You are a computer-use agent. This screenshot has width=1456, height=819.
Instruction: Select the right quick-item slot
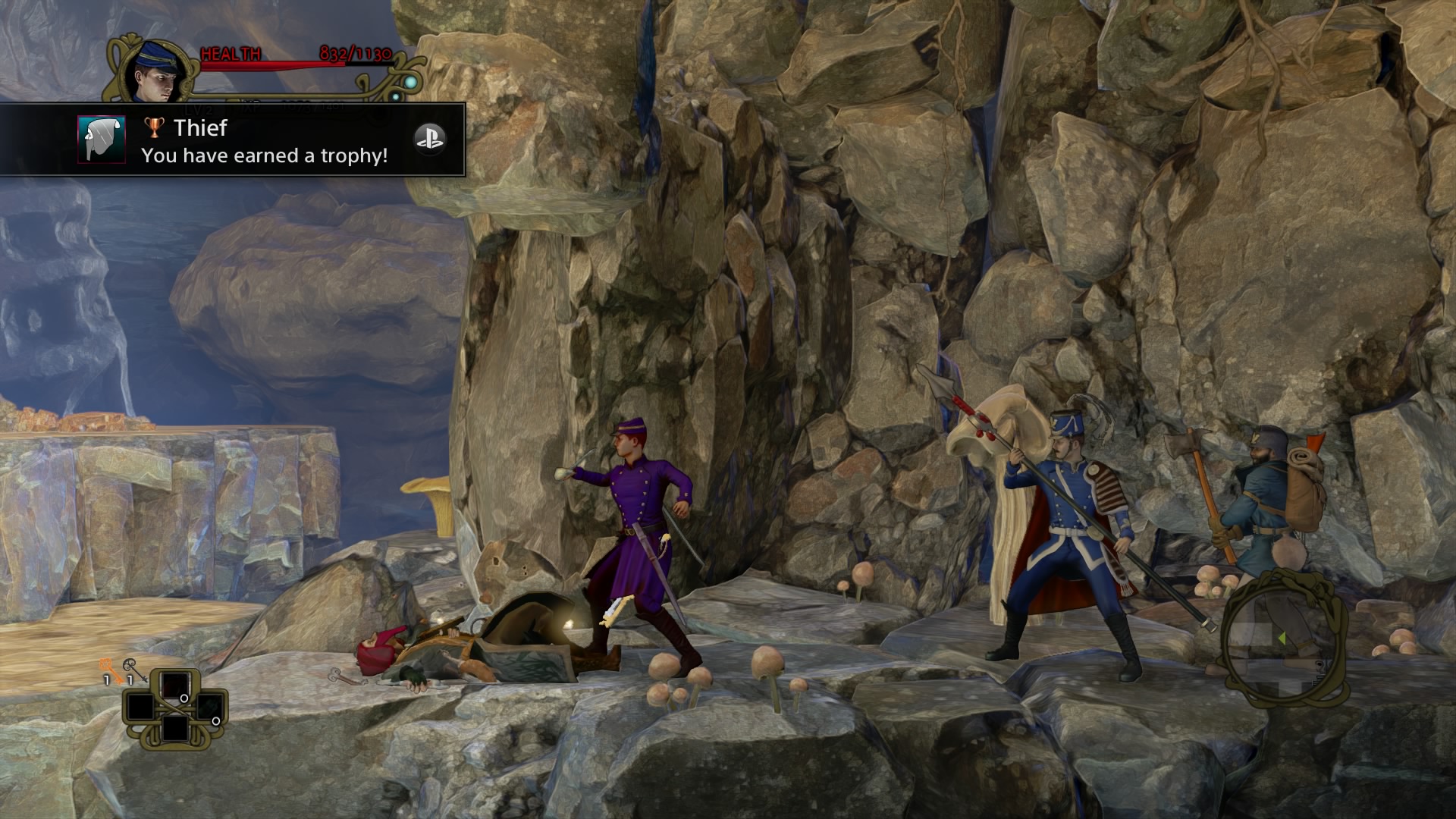coord(209,707)
